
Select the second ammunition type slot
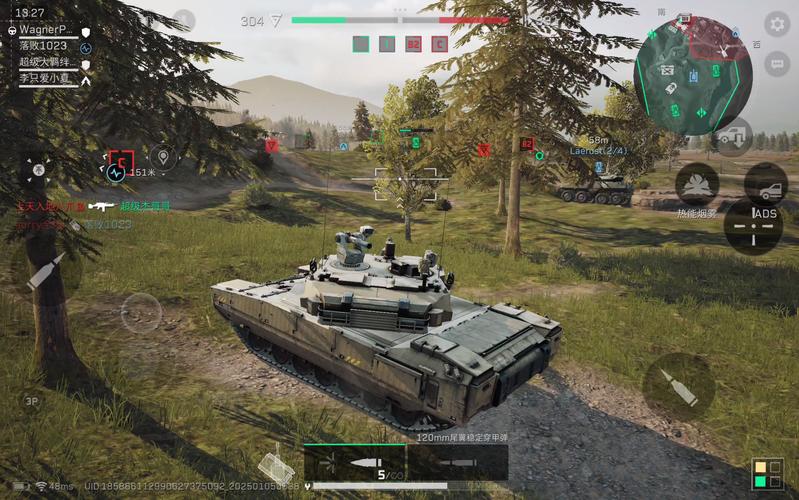(454, 463)
